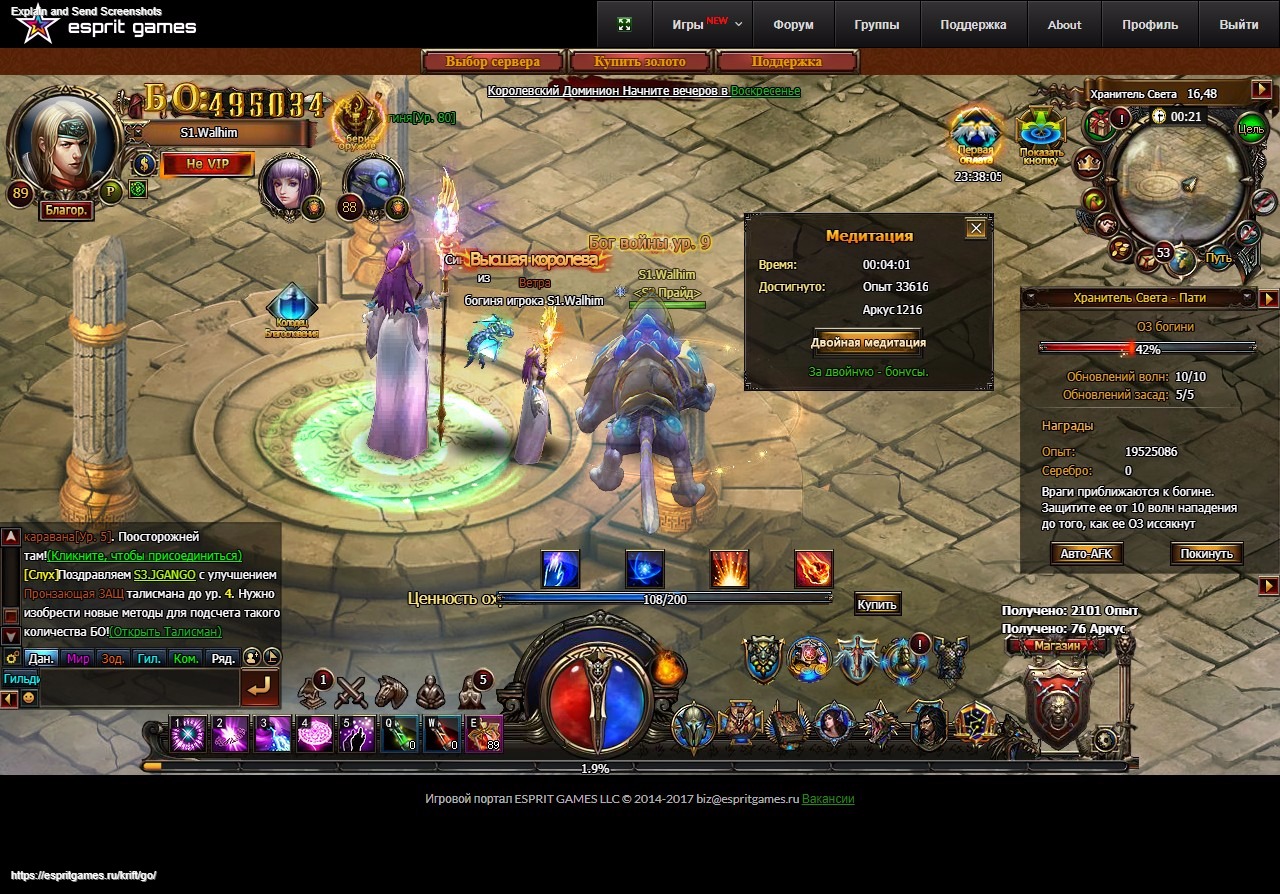Enable the Авто-AFK button
The height and width of the screenshot is (894, 1280).
click(1086, 553)
